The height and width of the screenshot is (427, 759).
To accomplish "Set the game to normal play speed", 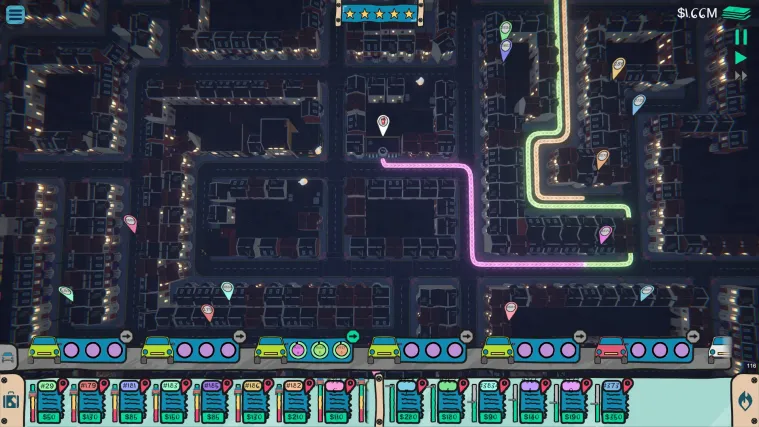I will pos(741,58).
